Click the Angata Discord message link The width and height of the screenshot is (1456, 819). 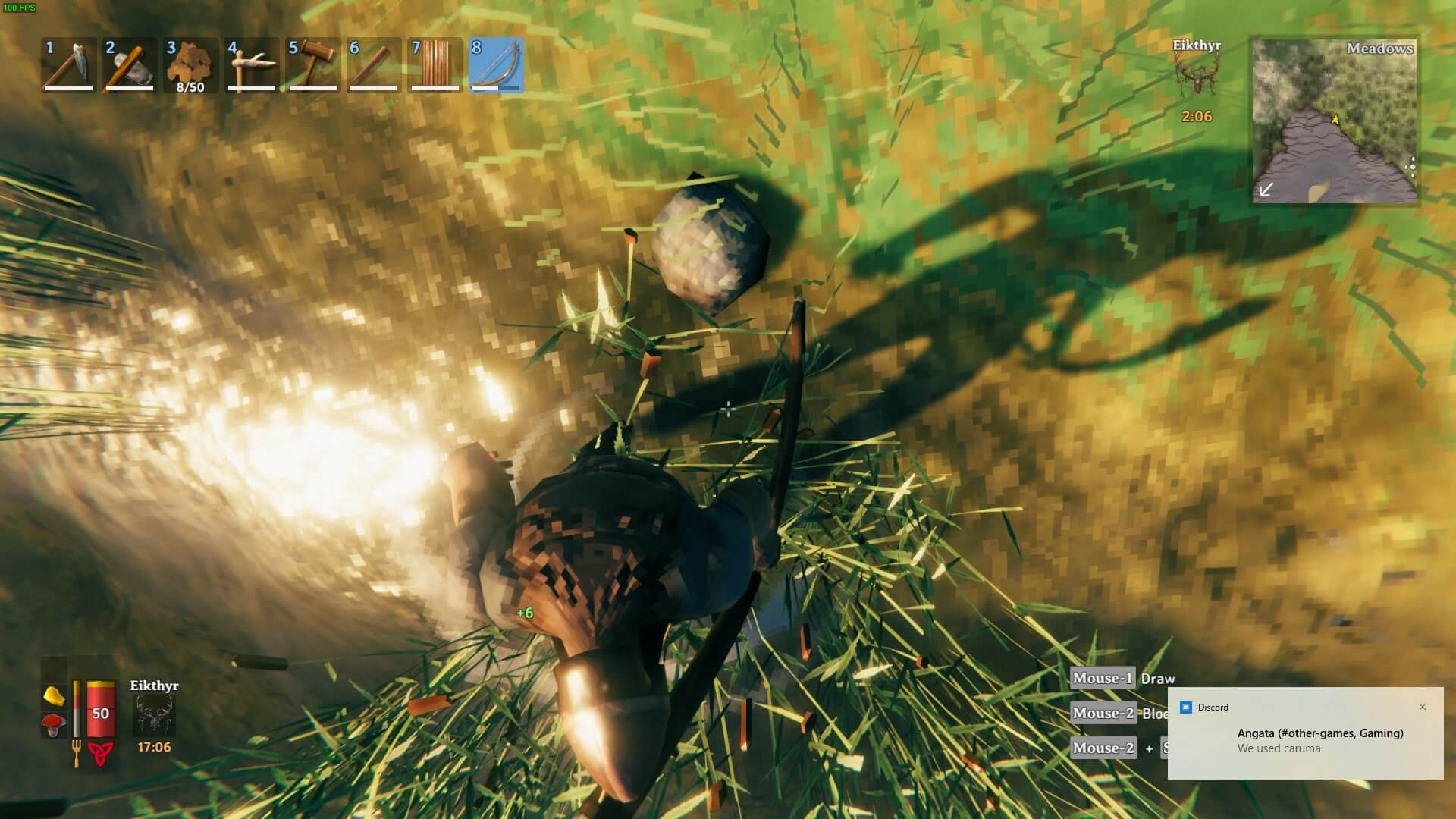click(x=1319, y=733)
